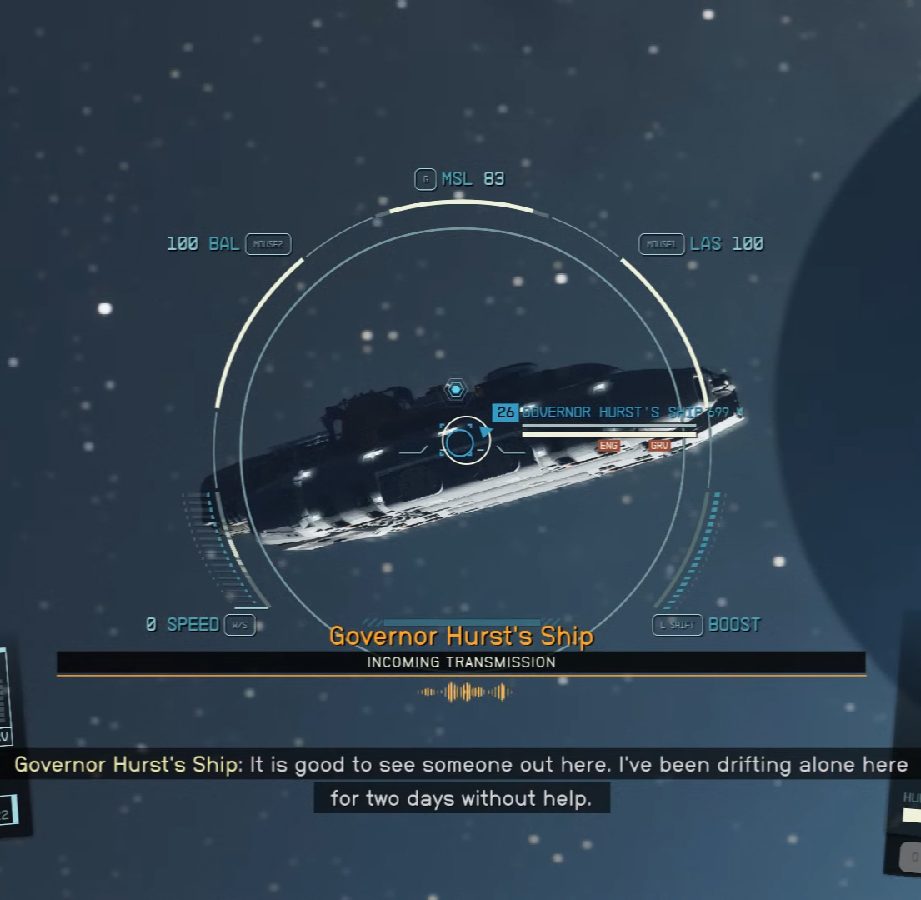Image resolution: width=921 pixels, height=900 pixels.
Task: Click the ENG system tag on target
Action: [607, 445]
